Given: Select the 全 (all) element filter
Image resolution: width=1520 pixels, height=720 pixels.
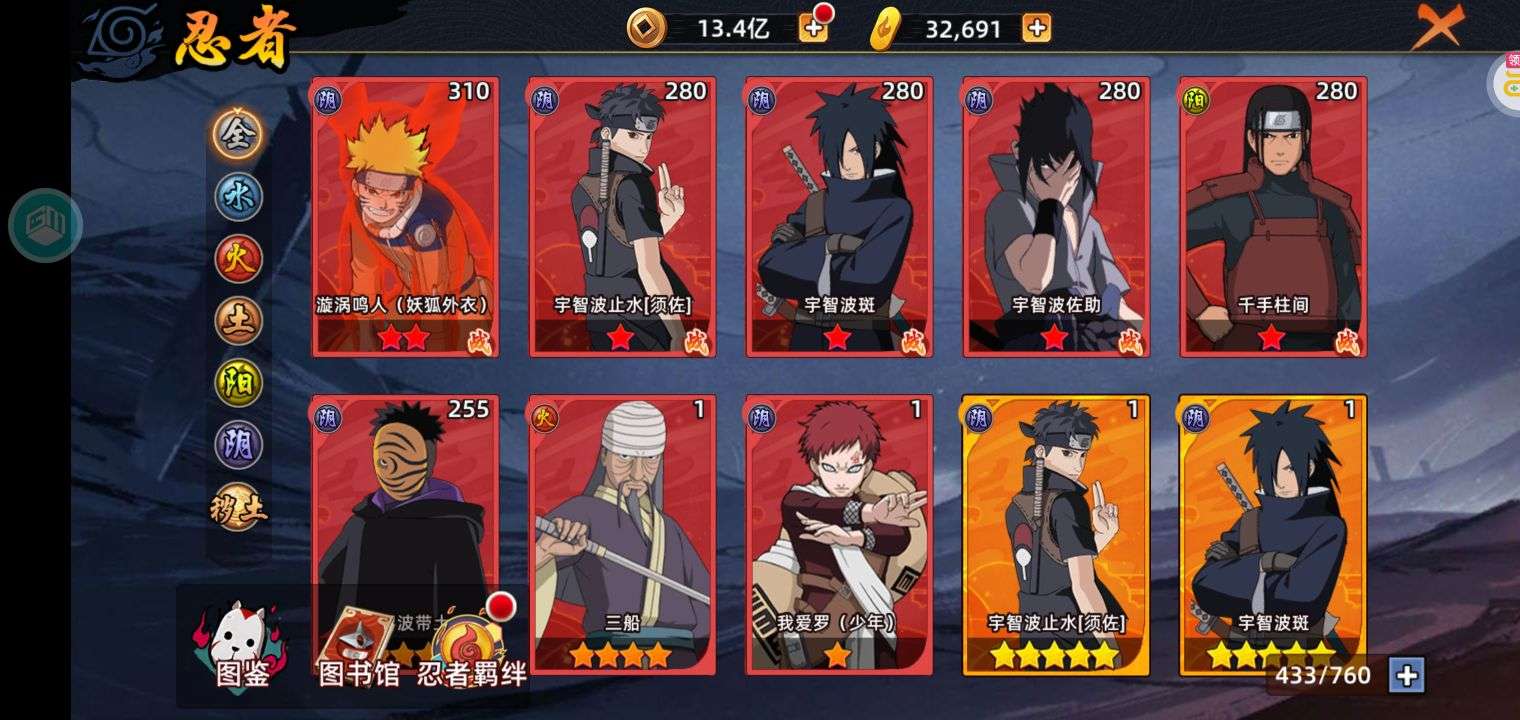Looking at the screenshot, I should point(238,134).
